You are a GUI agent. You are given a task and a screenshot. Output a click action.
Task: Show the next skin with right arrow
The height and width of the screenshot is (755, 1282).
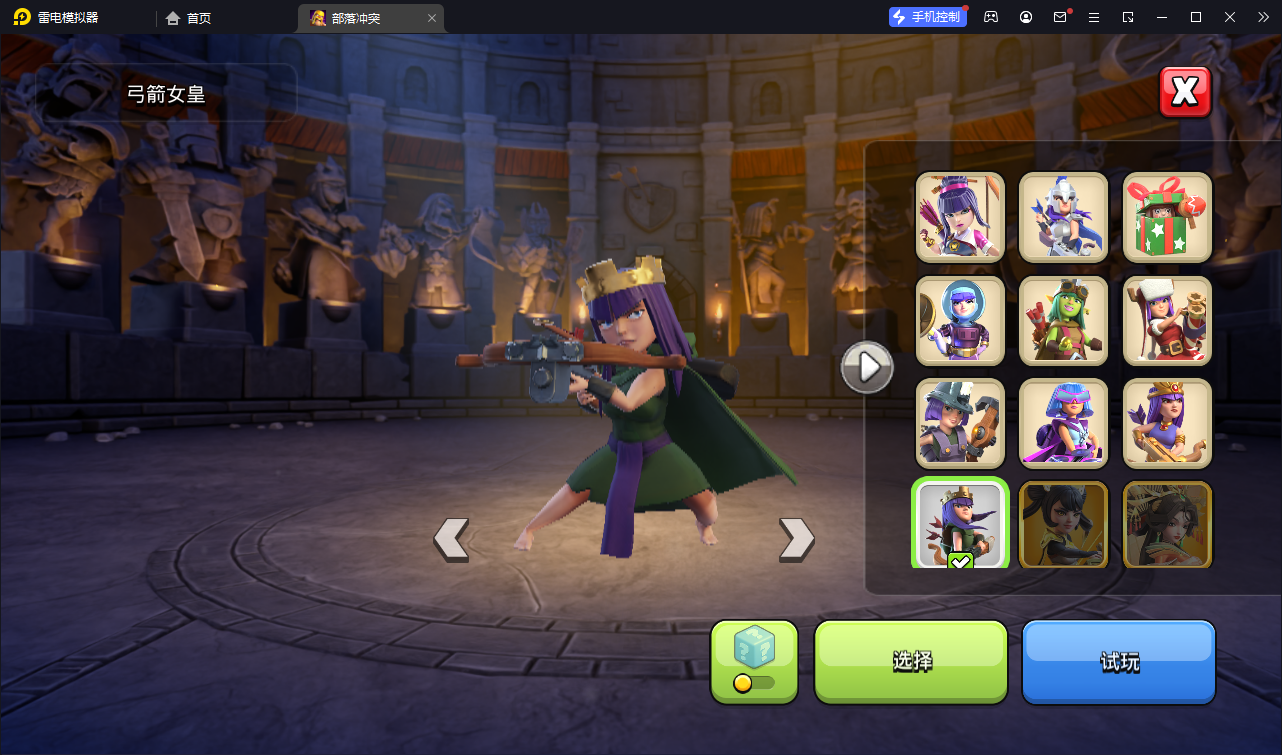[796, 539]
